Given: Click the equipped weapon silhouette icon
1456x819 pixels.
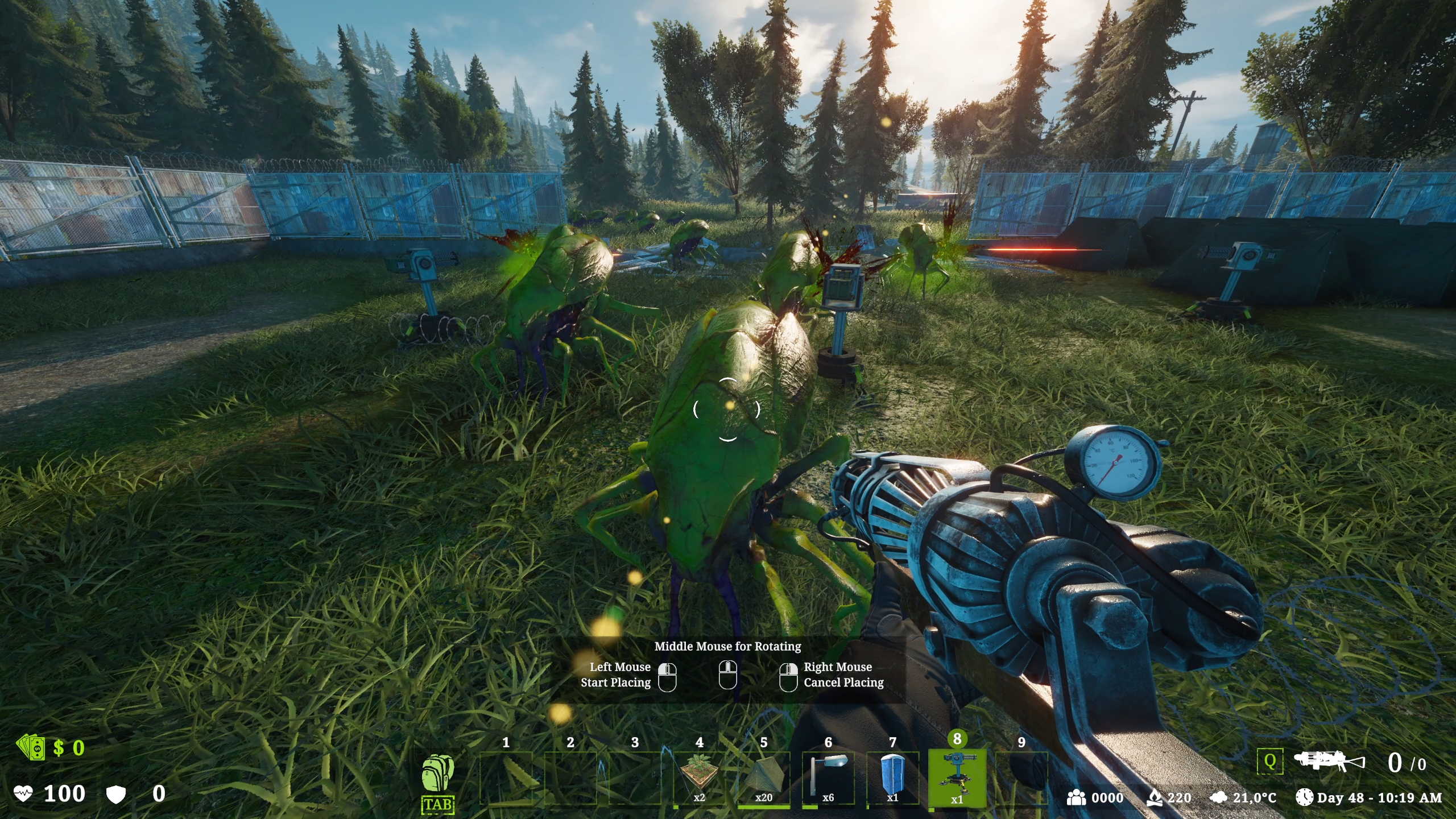Looking at the screenshot, I should pos(1329,762).
